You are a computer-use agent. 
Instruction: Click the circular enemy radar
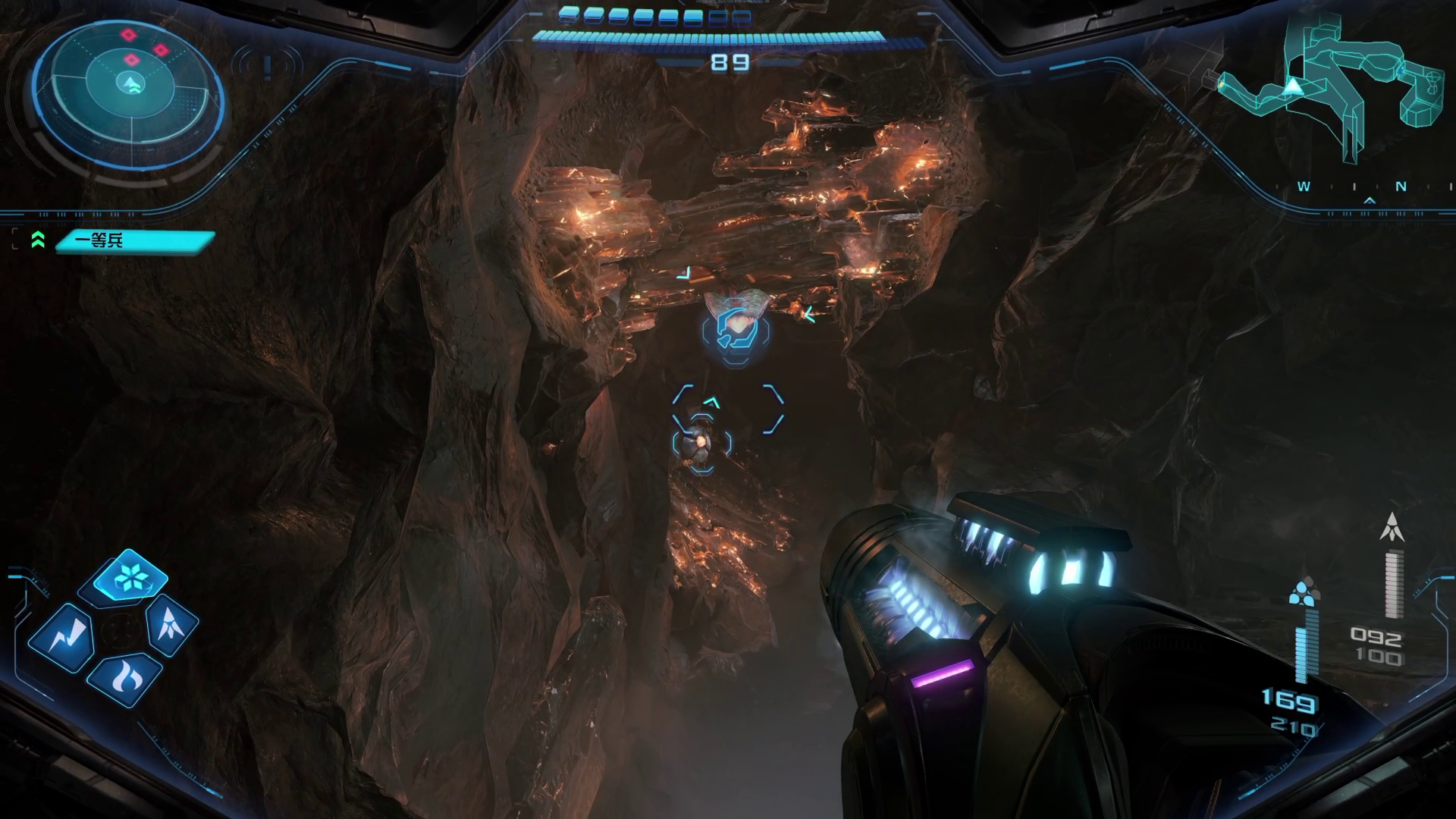[x=129, y=86]
